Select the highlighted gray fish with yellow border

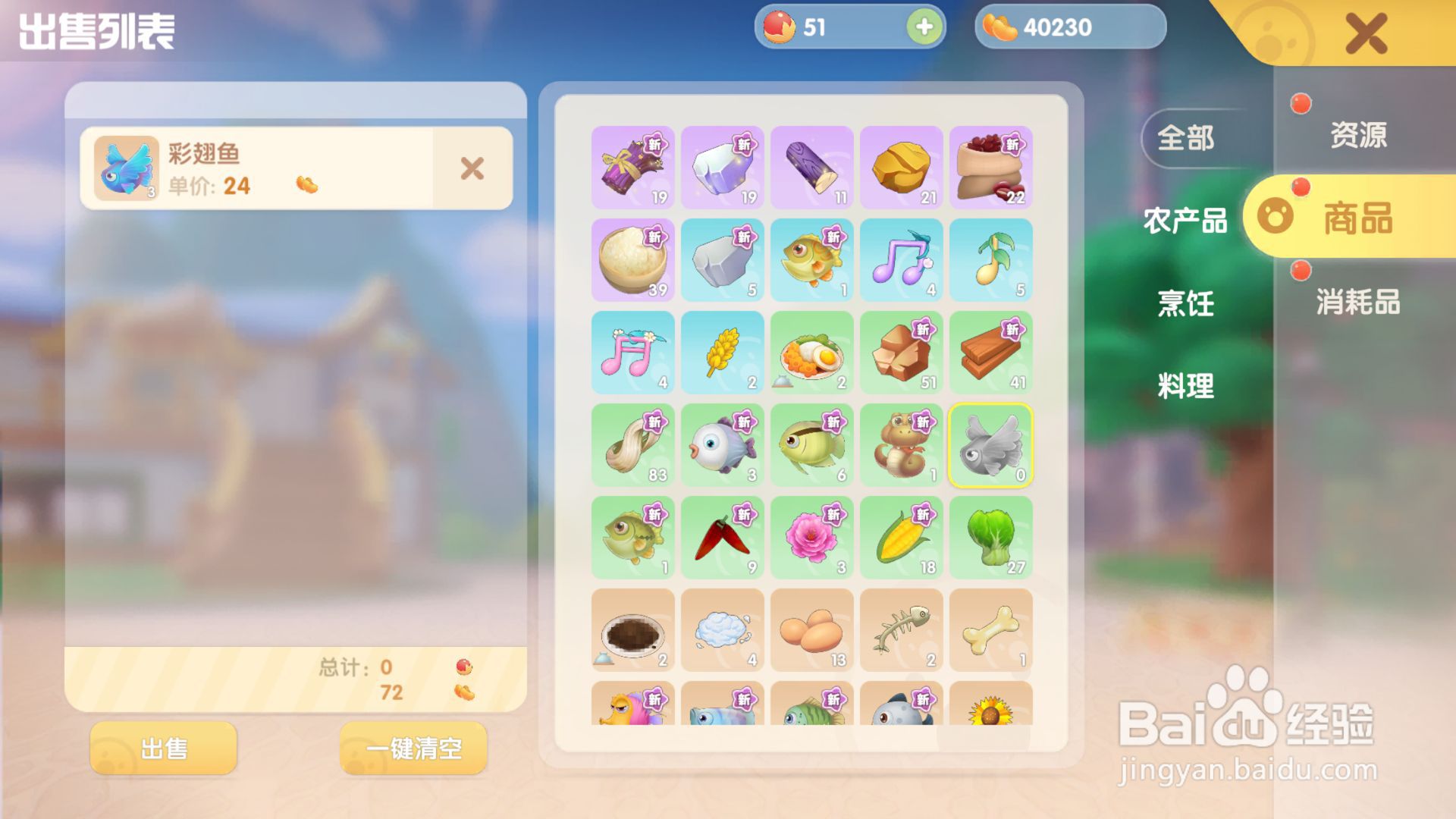[990, 446]
